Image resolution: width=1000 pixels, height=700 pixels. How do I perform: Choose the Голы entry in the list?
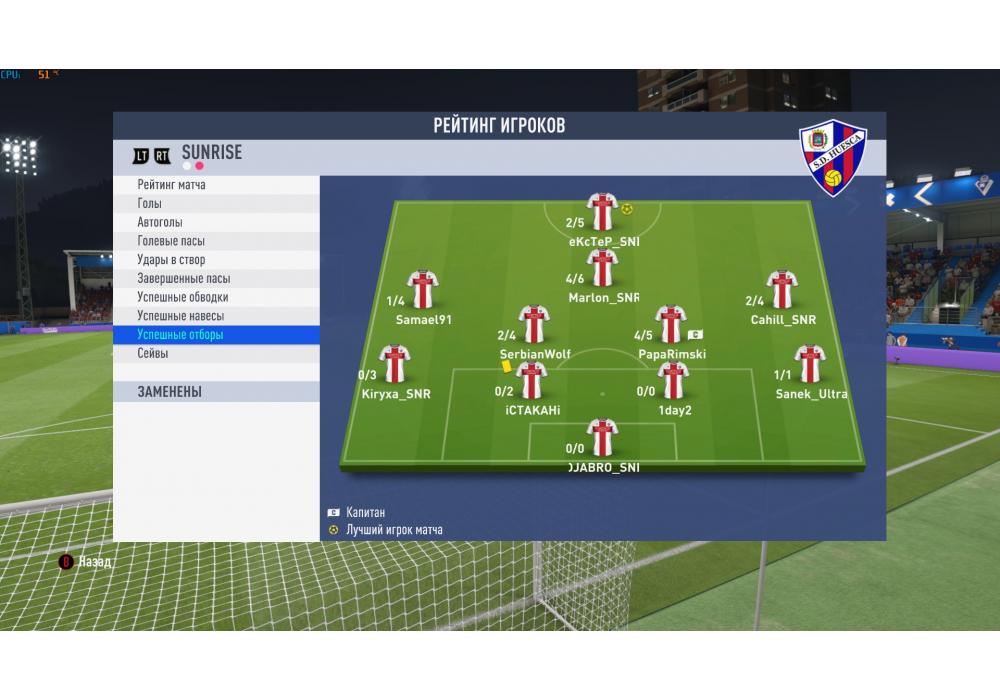coord(216,204)
